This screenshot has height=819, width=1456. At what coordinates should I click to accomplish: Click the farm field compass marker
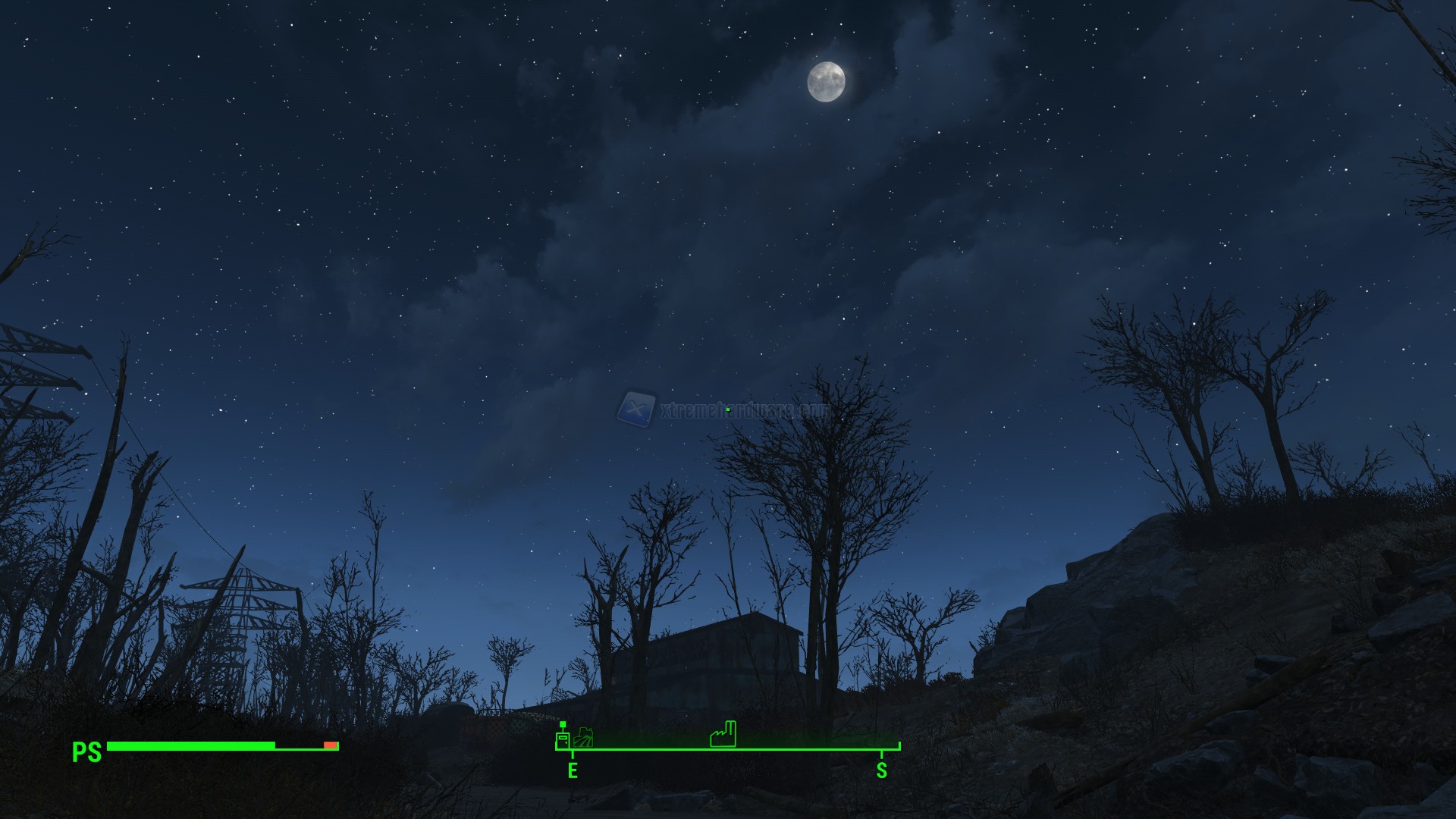(585, 736)
